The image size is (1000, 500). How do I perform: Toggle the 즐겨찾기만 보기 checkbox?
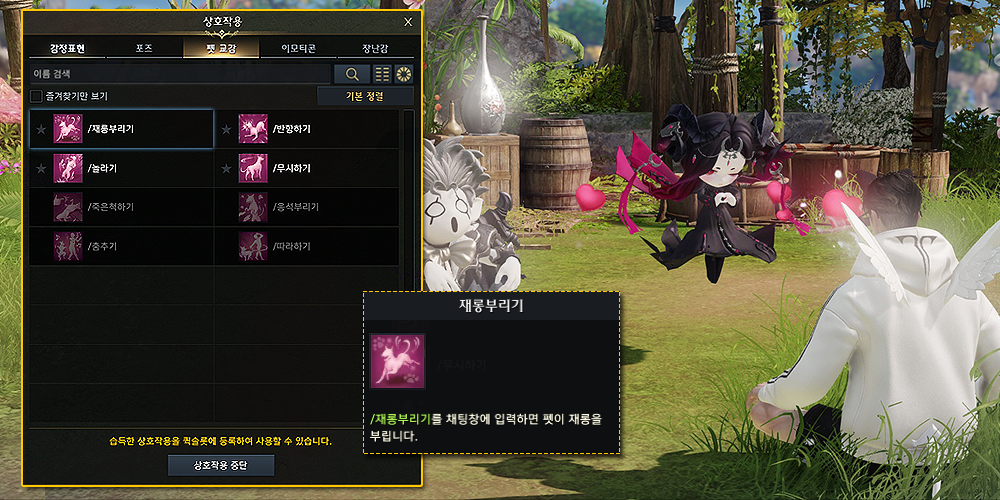pos(36,97)
